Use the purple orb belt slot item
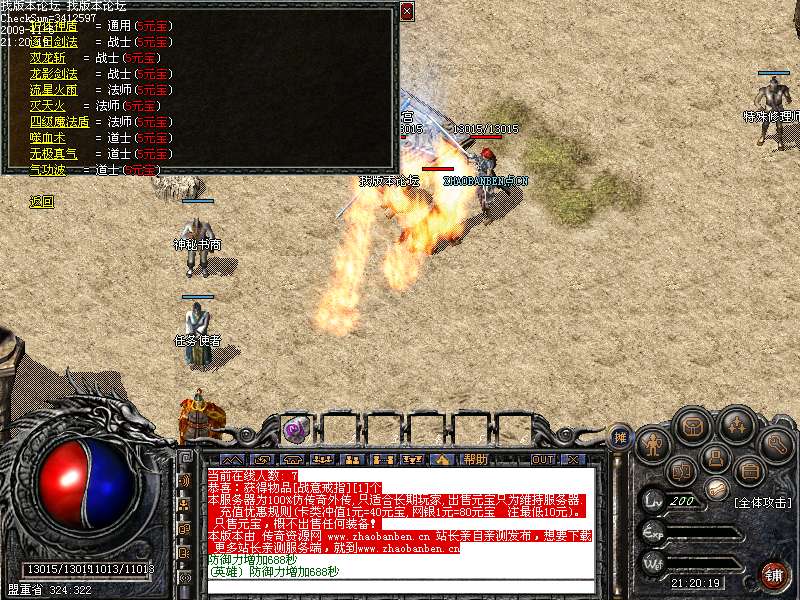Image resolution: width=800 pixels, height=600 pixels. pos(295,430)
